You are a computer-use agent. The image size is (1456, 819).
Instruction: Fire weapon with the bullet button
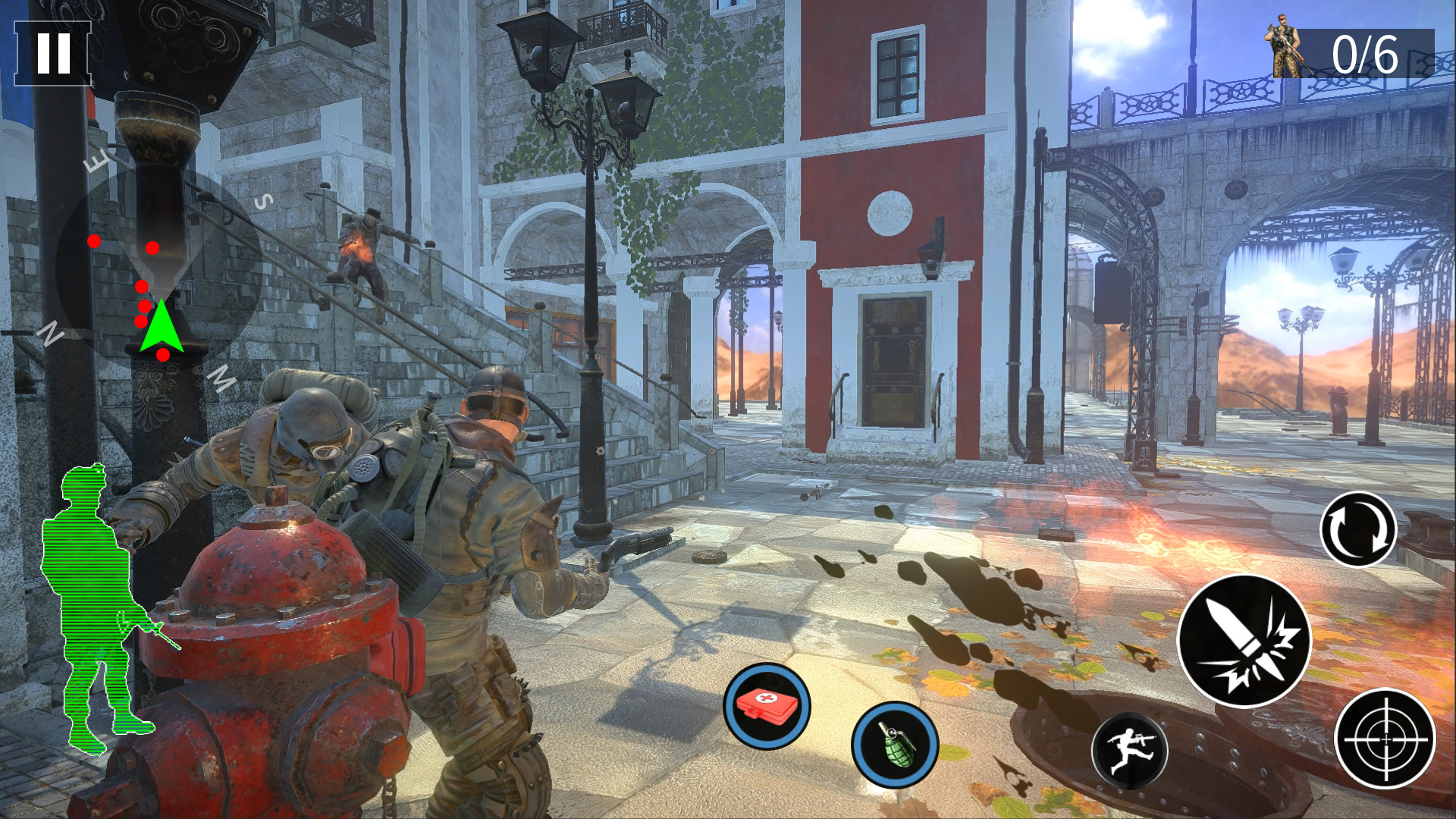pos(1244,641)
